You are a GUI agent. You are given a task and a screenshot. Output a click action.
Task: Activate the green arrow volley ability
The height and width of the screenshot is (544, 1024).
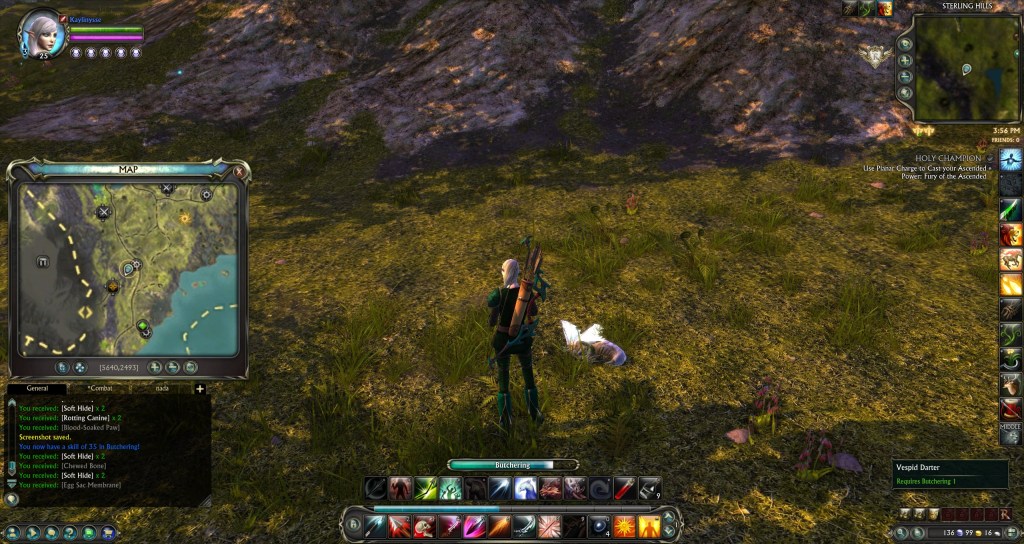(x=426, y=488)
